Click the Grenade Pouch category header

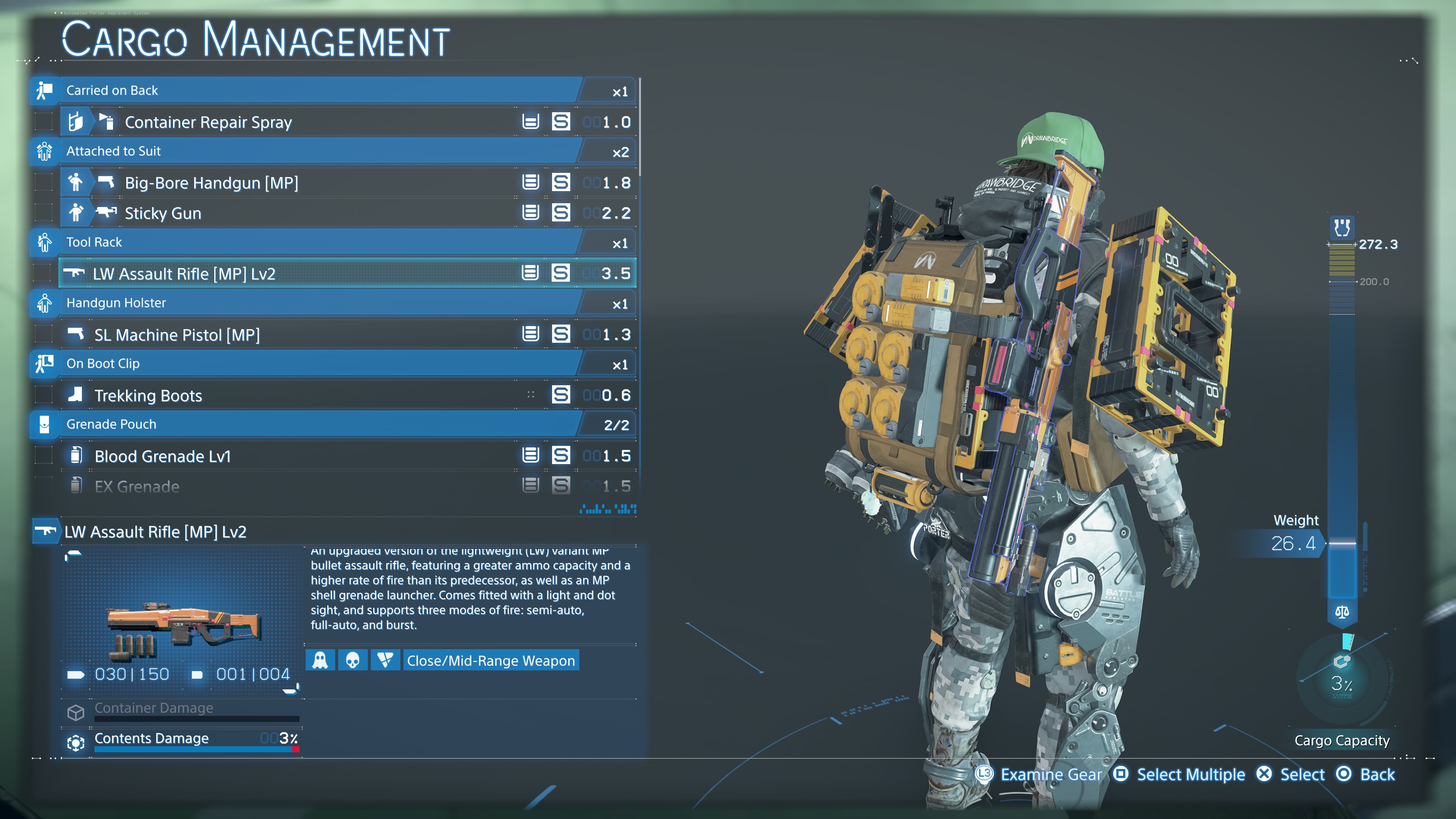pyautogui.click(x=111, y=424)
